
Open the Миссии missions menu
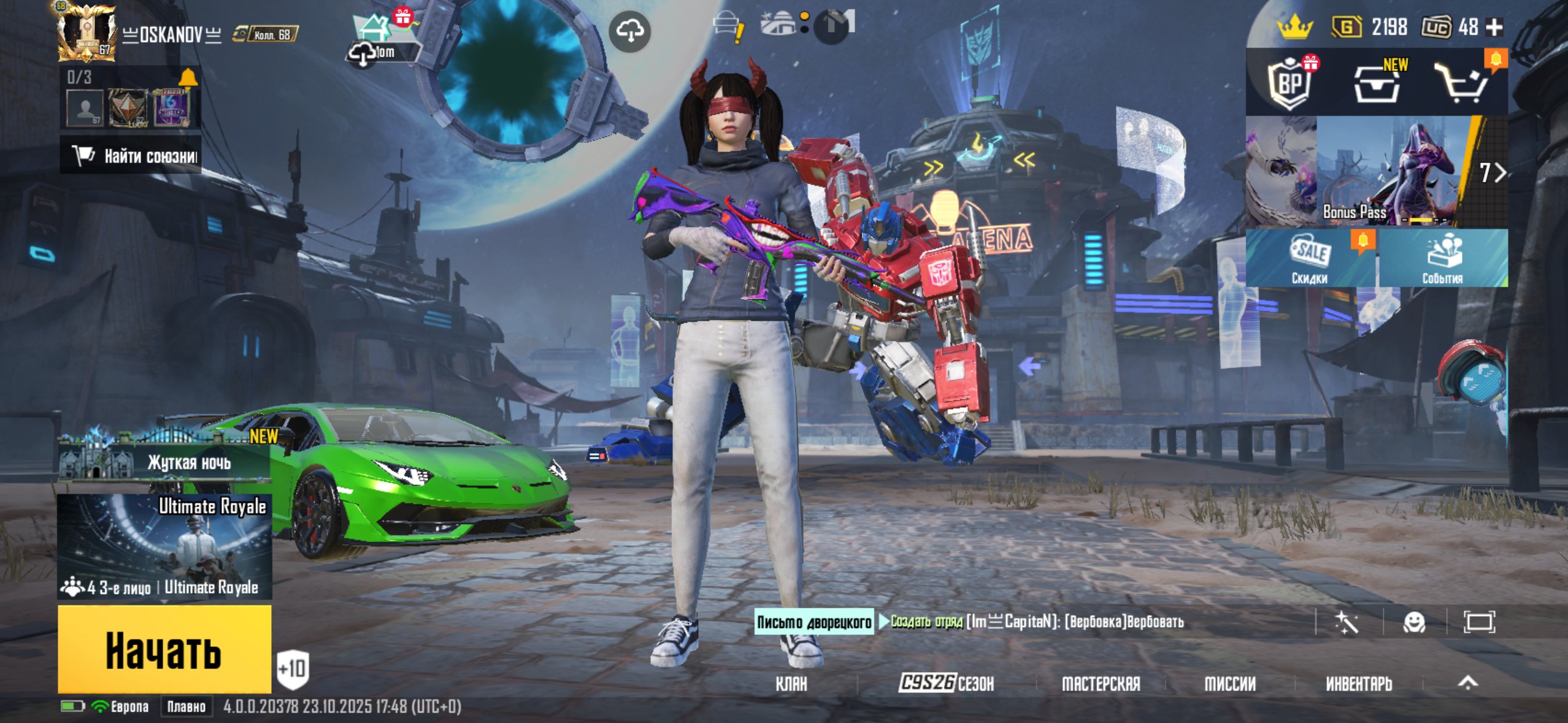[1230, 683]
